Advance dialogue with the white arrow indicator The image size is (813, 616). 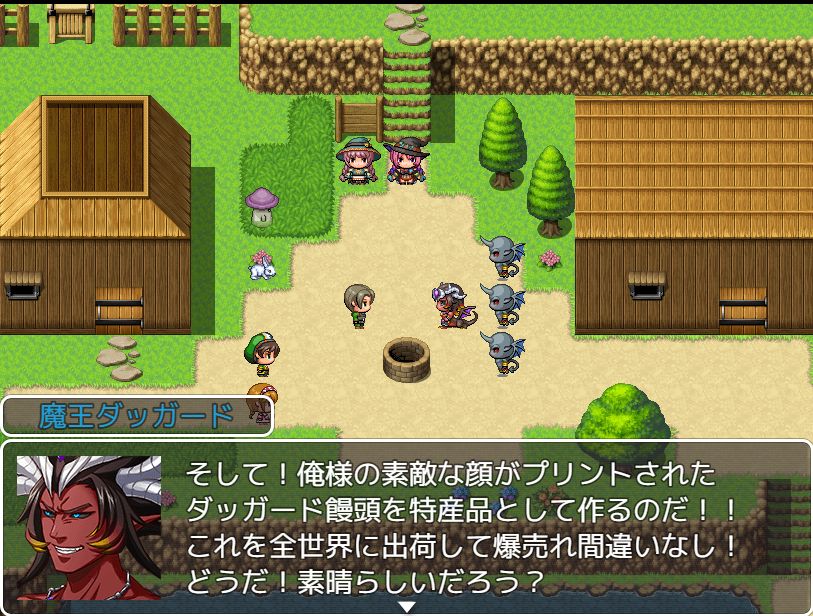tap(406, 606)
